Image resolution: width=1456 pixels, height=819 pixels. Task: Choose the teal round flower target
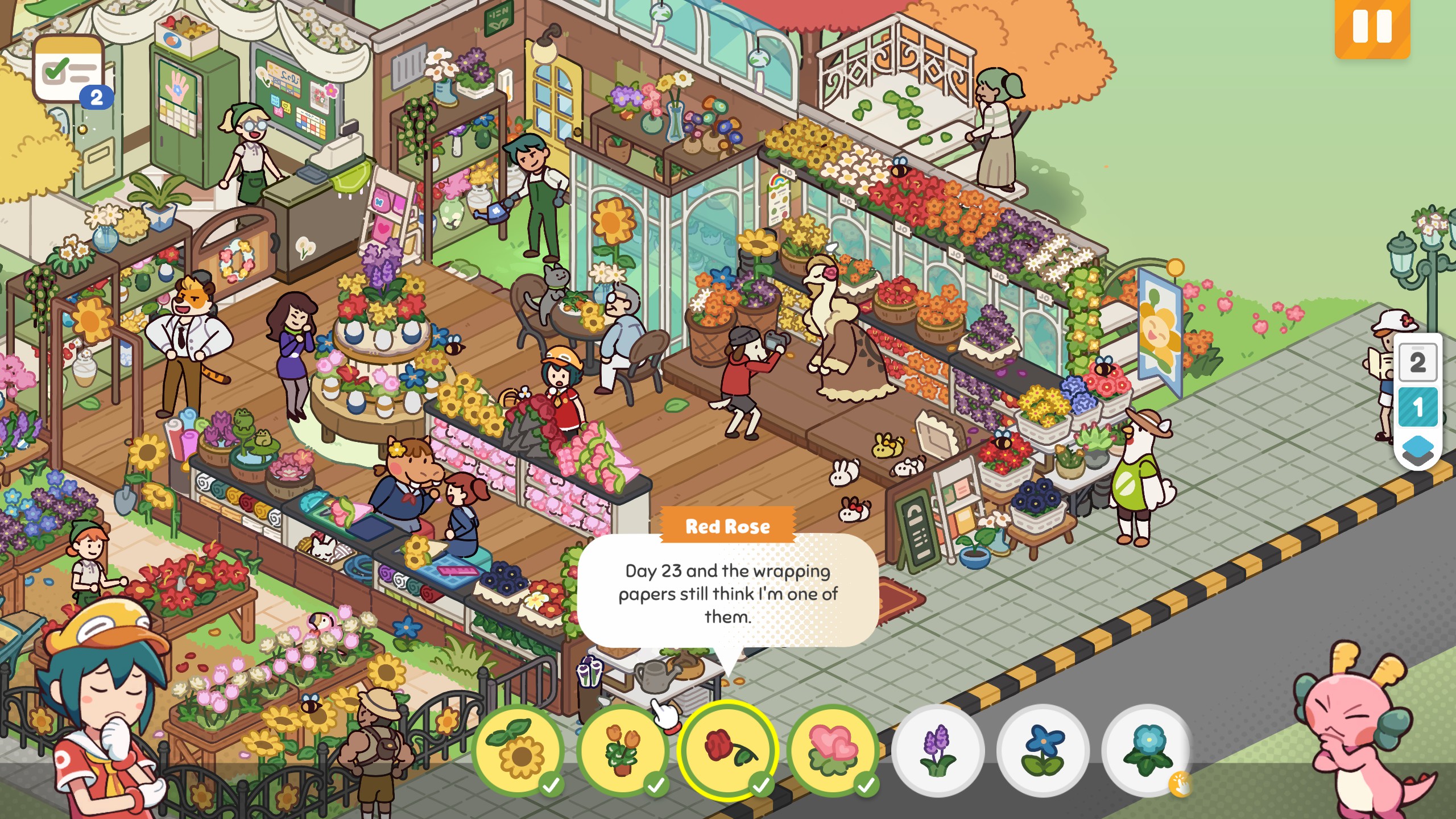click(x=1145, y=748)
